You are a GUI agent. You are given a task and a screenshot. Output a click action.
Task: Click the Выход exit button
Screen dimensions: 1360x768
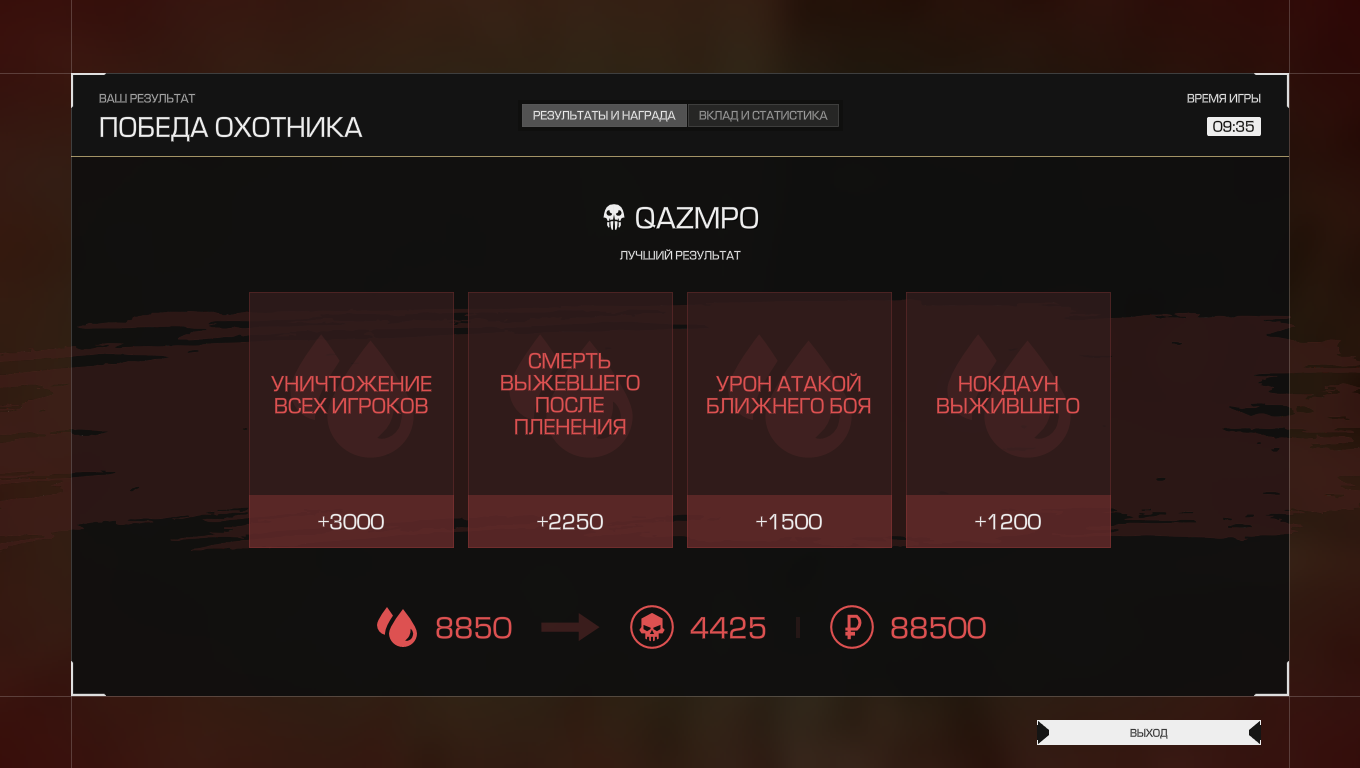click(1148, 733)
